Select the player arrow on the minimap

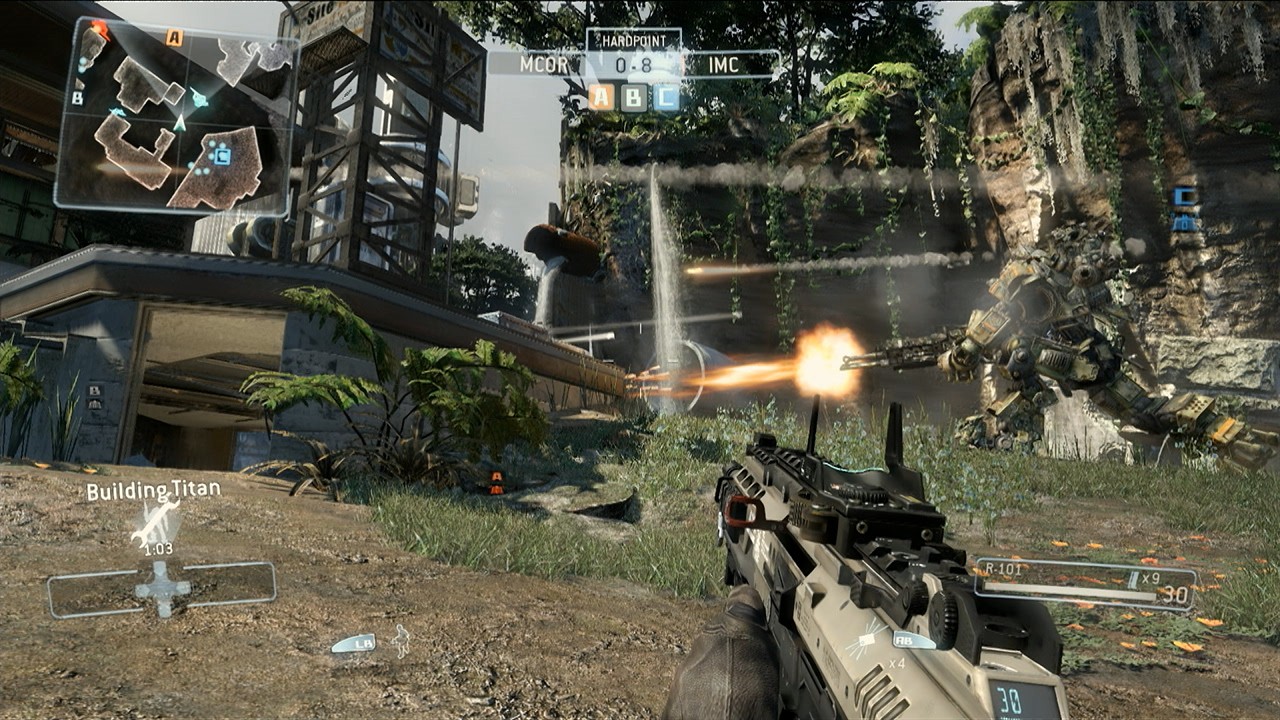(x=180, y=123)
